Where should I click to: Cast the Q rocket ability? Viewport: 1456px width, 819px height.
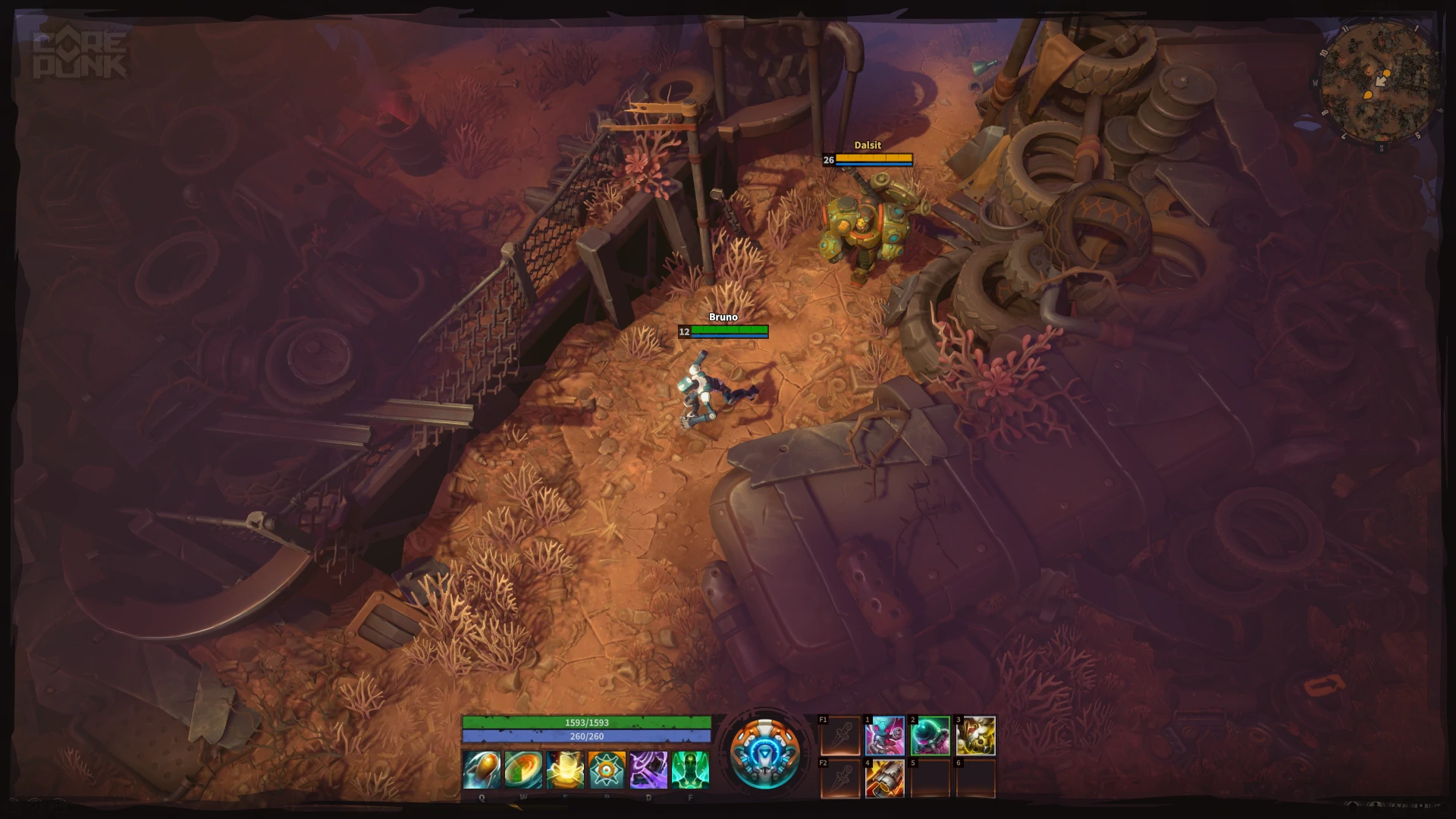482,770
